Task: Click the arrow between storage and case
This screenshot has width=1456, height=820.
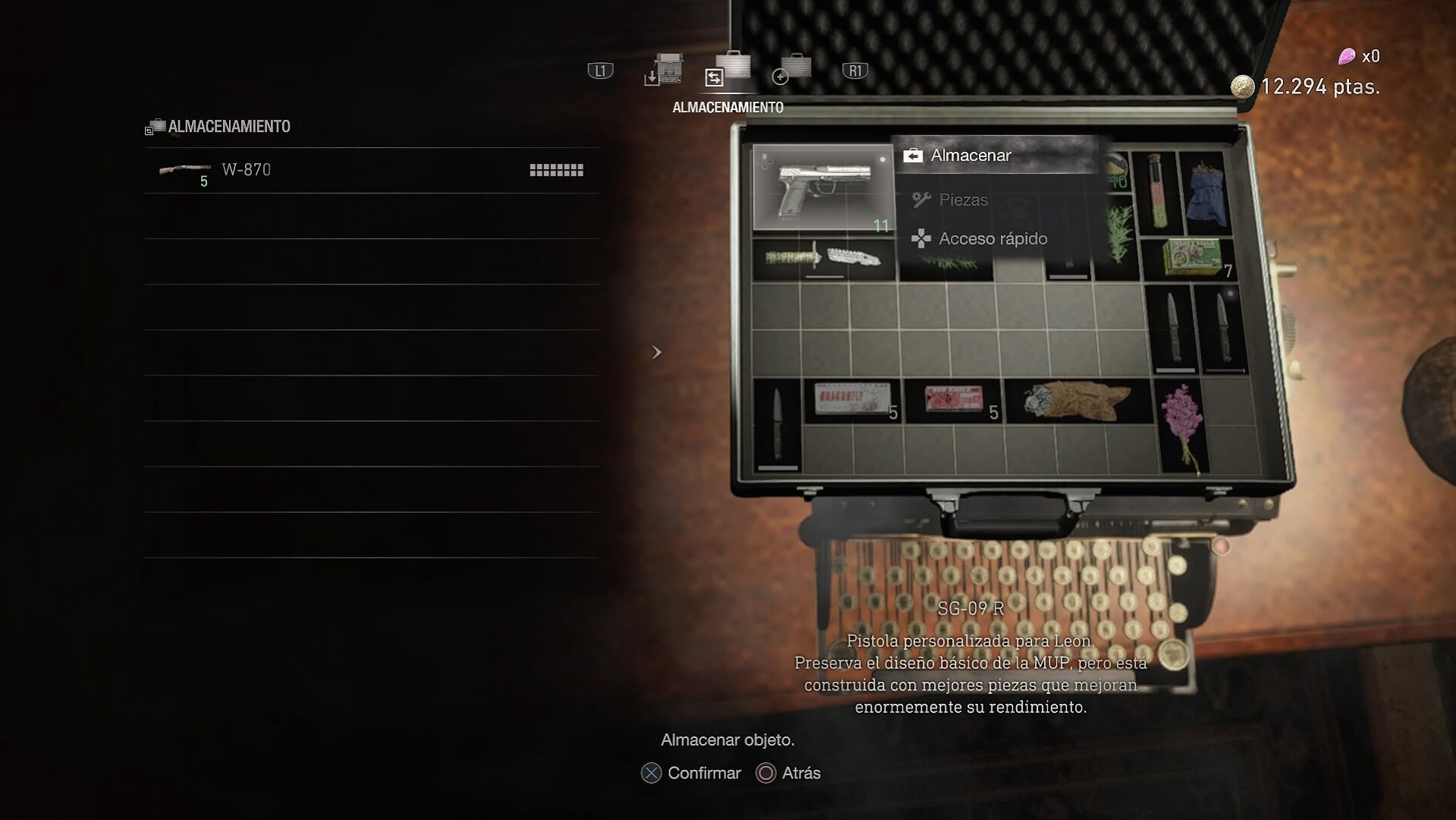Action: pos(657,353)
